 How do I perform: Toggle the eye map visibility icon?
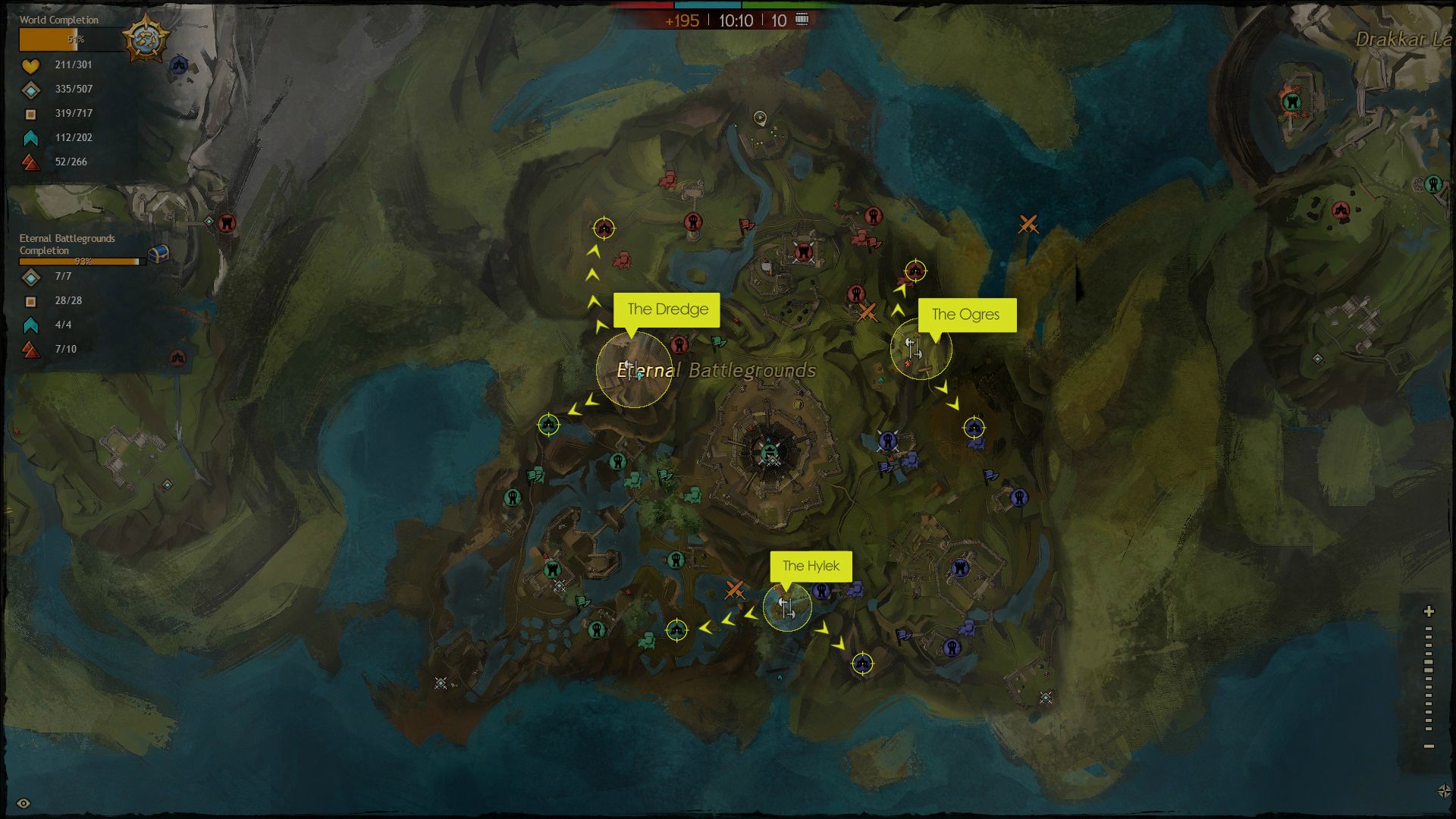pos(24,803)
